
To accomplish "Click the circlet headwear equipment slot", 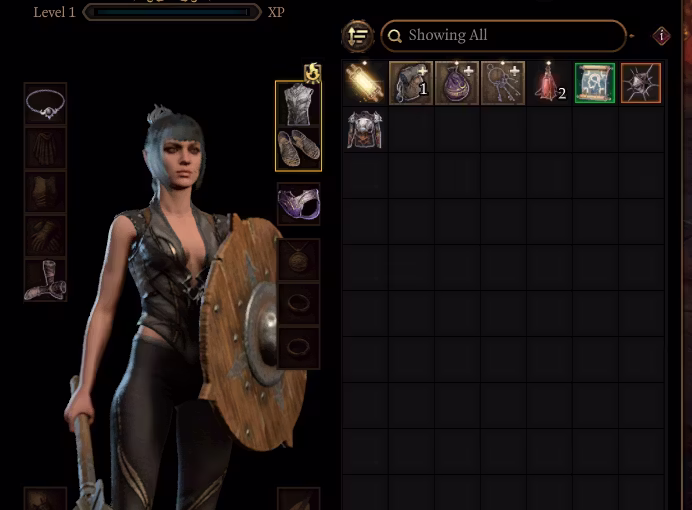I will point(46,104).
